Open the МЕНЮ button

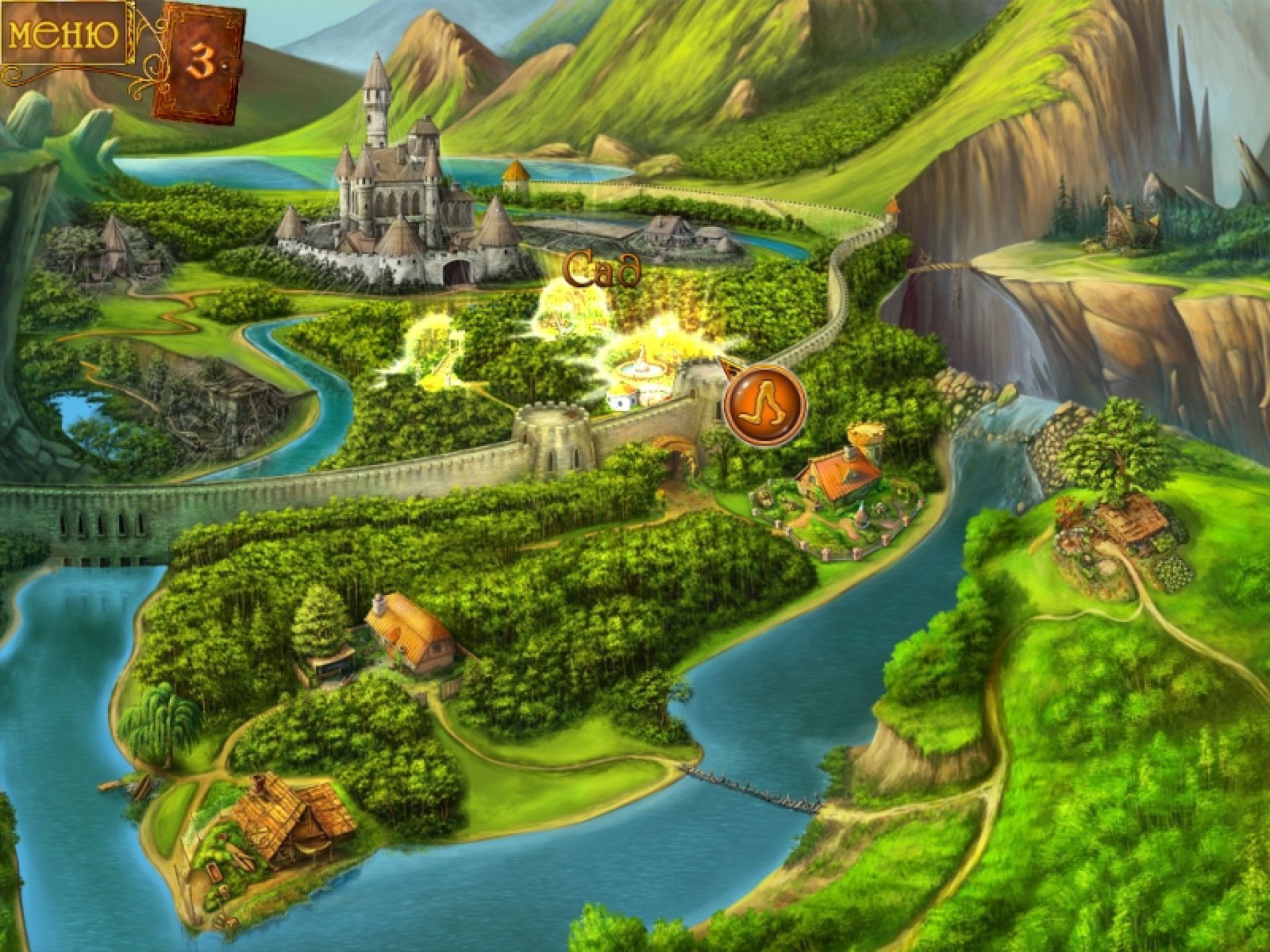63,36
